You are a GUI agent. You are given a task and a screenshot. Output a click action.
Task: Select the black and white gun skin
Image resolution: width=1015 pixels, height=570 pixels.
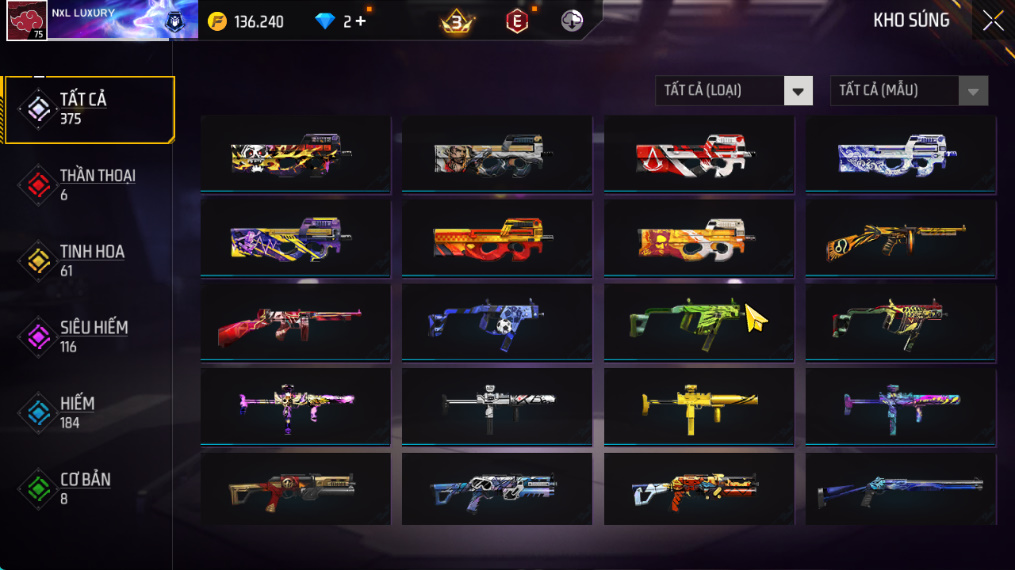[496, 405]
